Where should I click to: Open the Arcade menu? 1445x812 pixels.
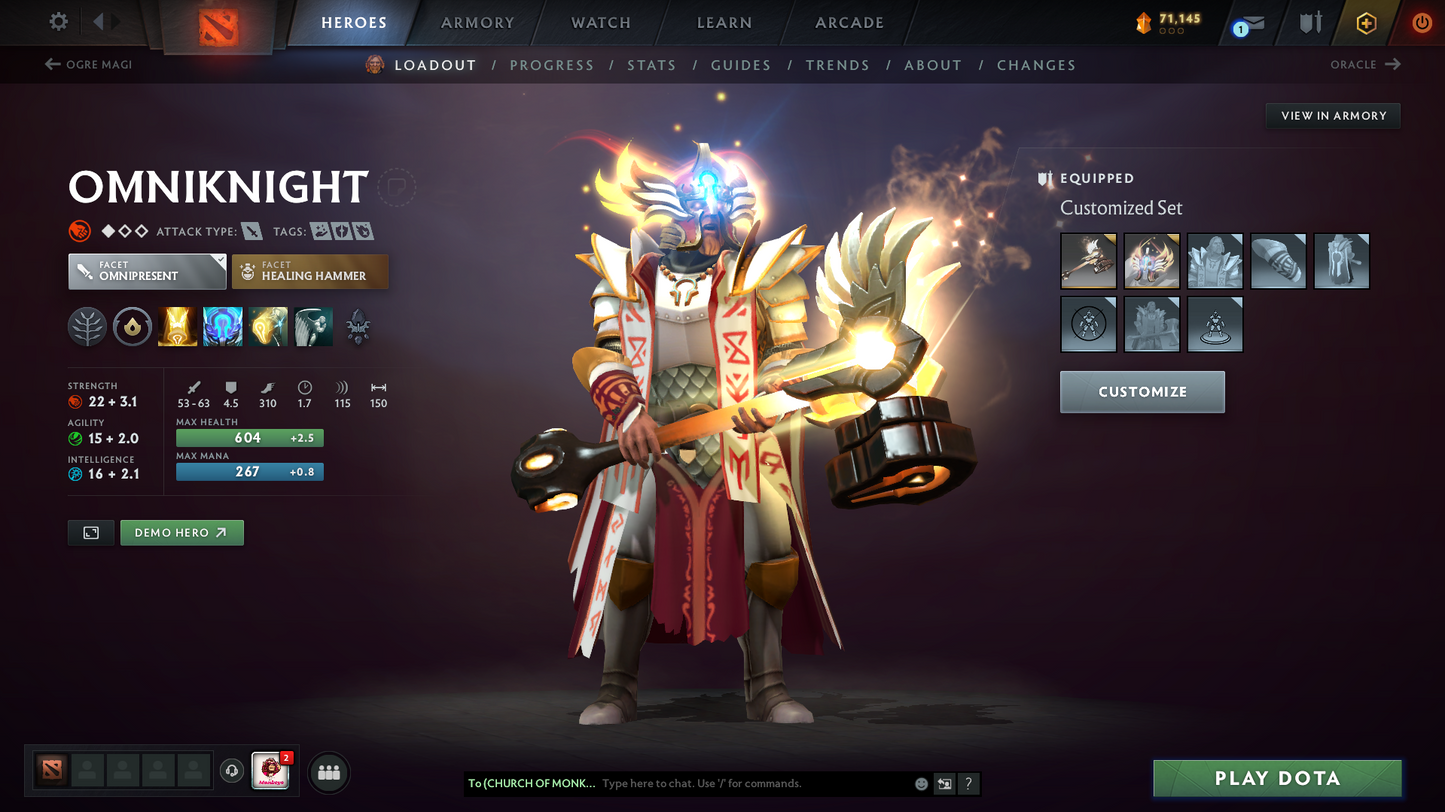[847, 22]
